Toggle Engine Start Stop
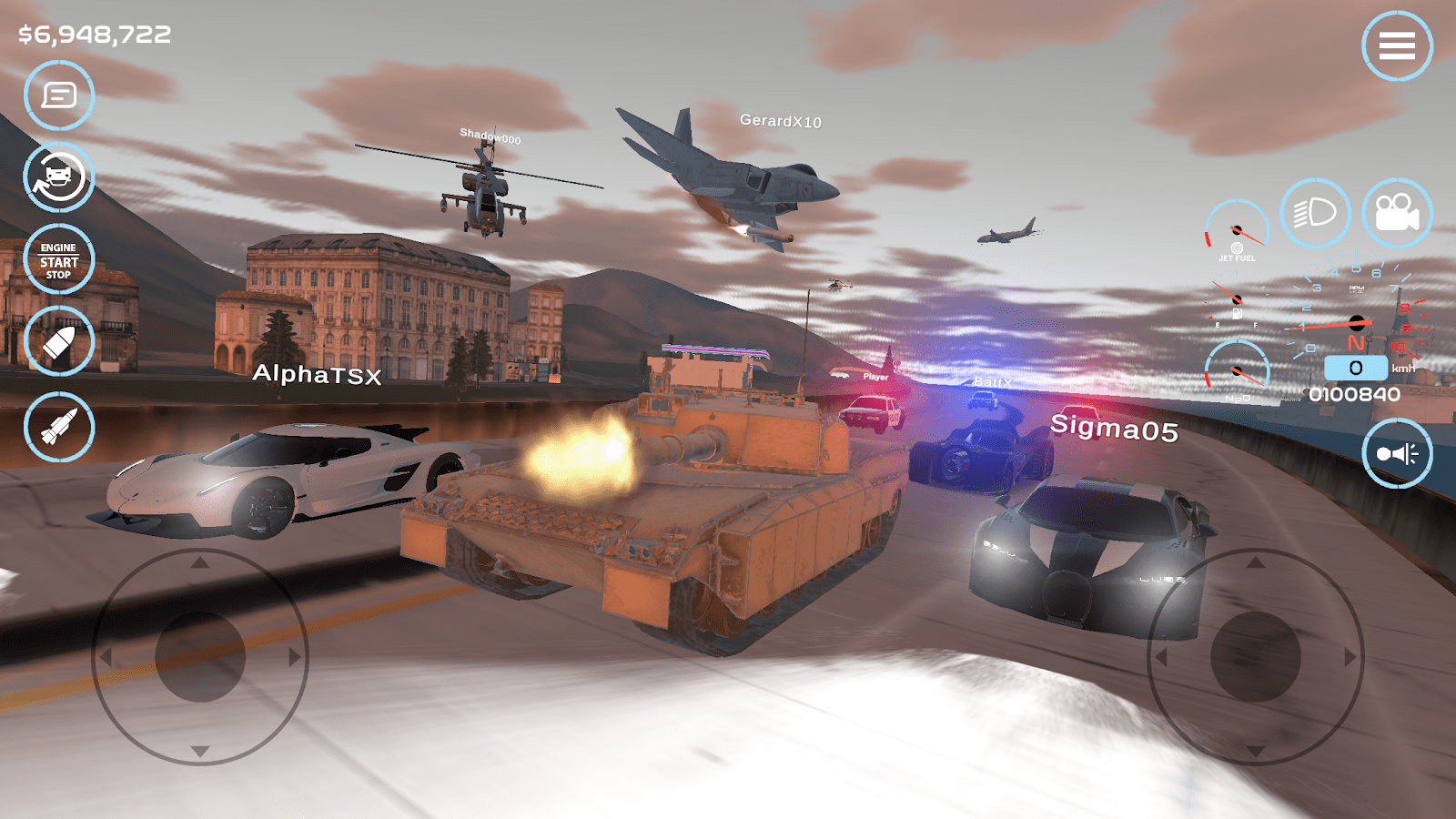 pyautogui.click(x=57, y=260)
